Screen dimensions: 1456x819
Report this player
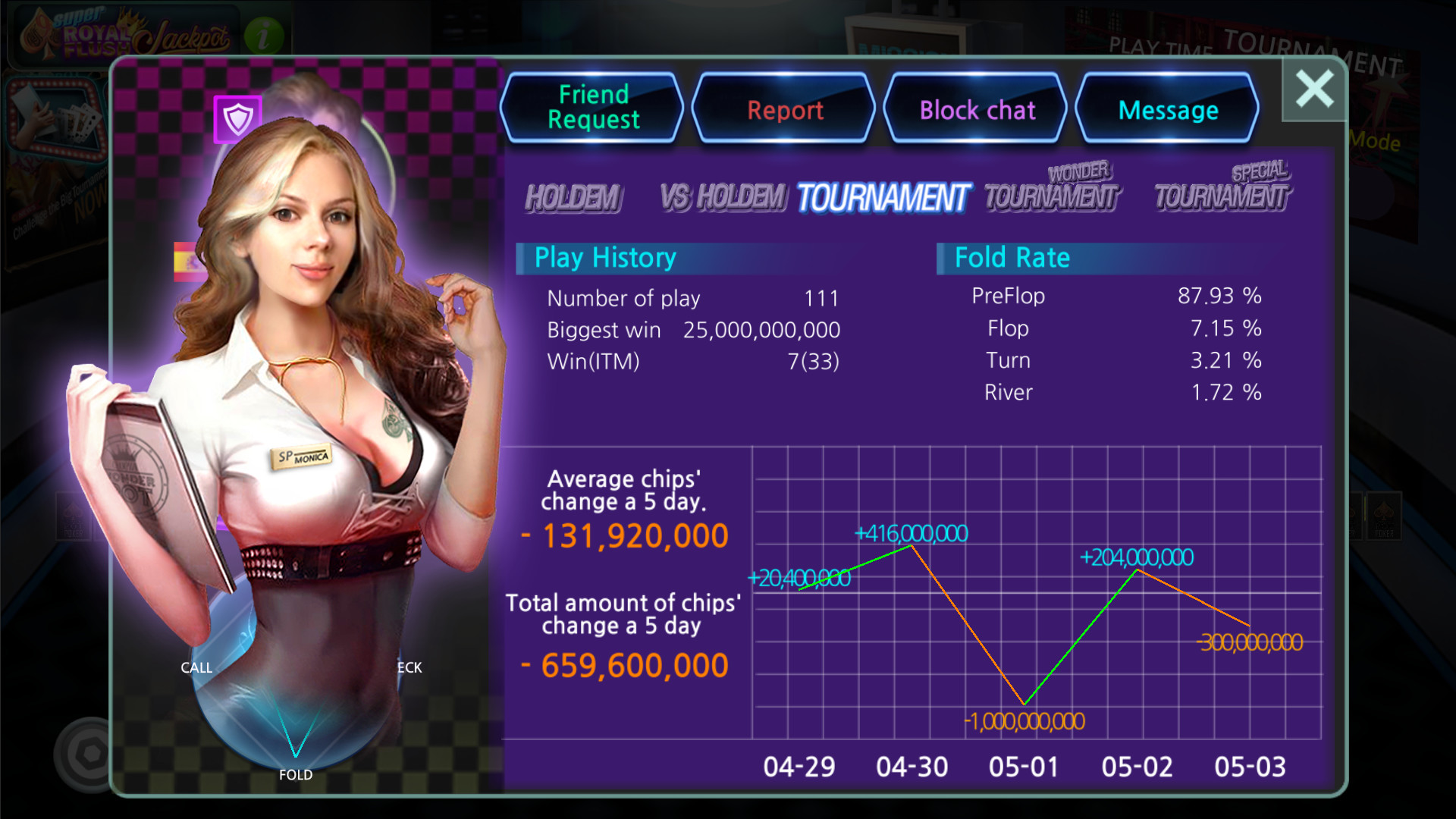[784, 110]
